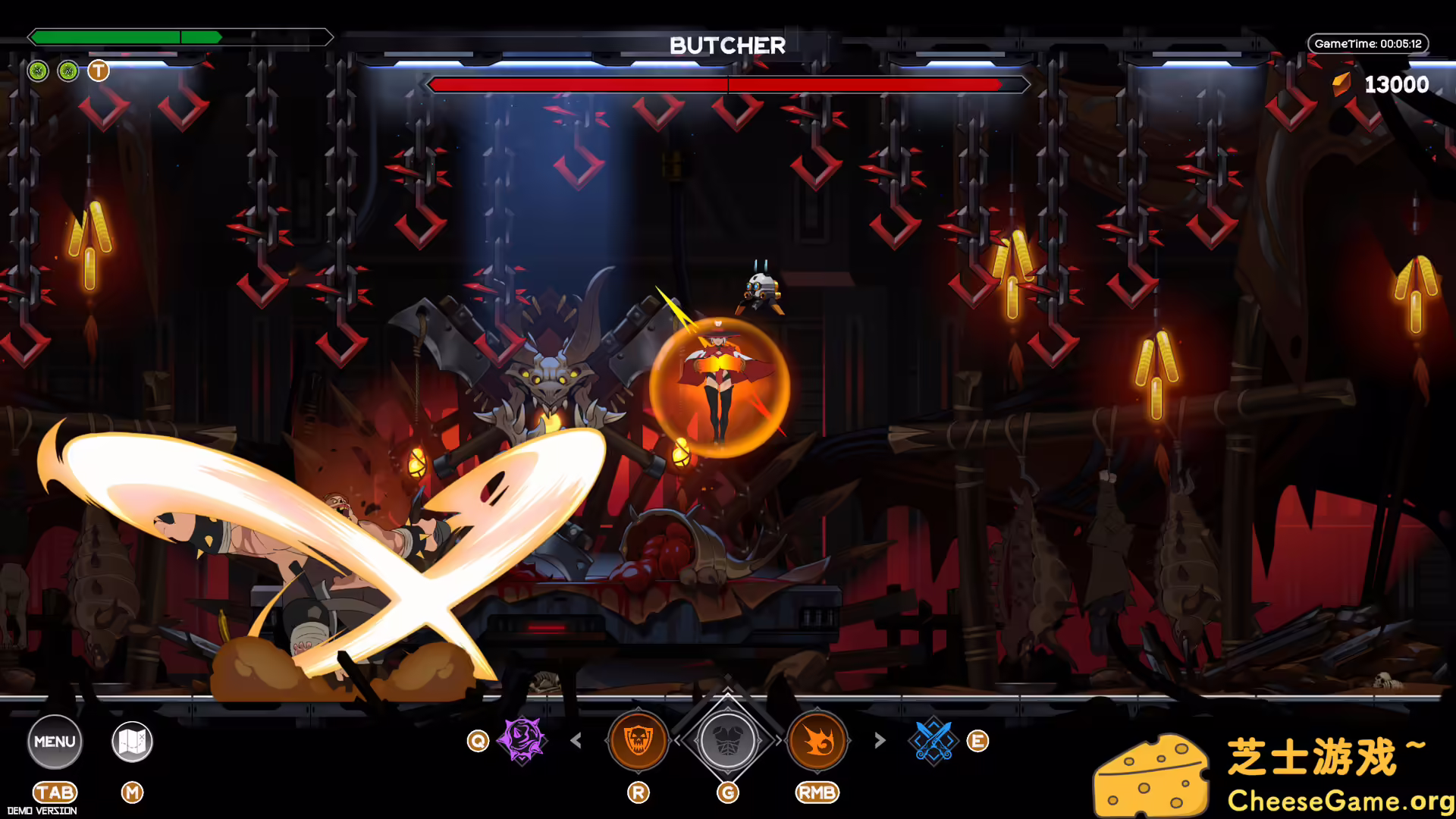Open the round MENU button
Screen dimensions: 1456x819
55,741
